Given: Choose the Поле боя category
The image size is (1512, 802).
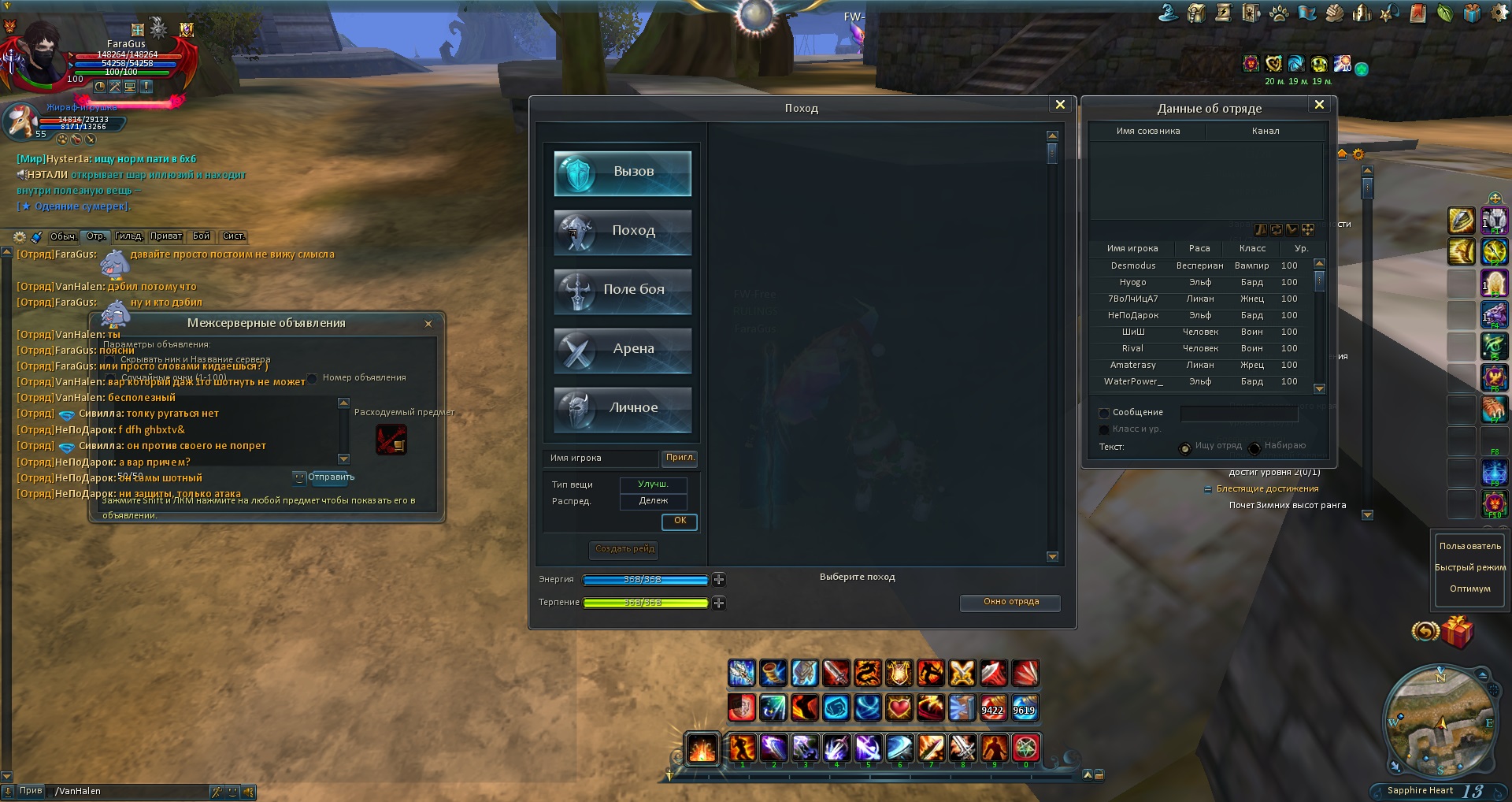Looking at the screenshot, I should (x=622, y=291).
